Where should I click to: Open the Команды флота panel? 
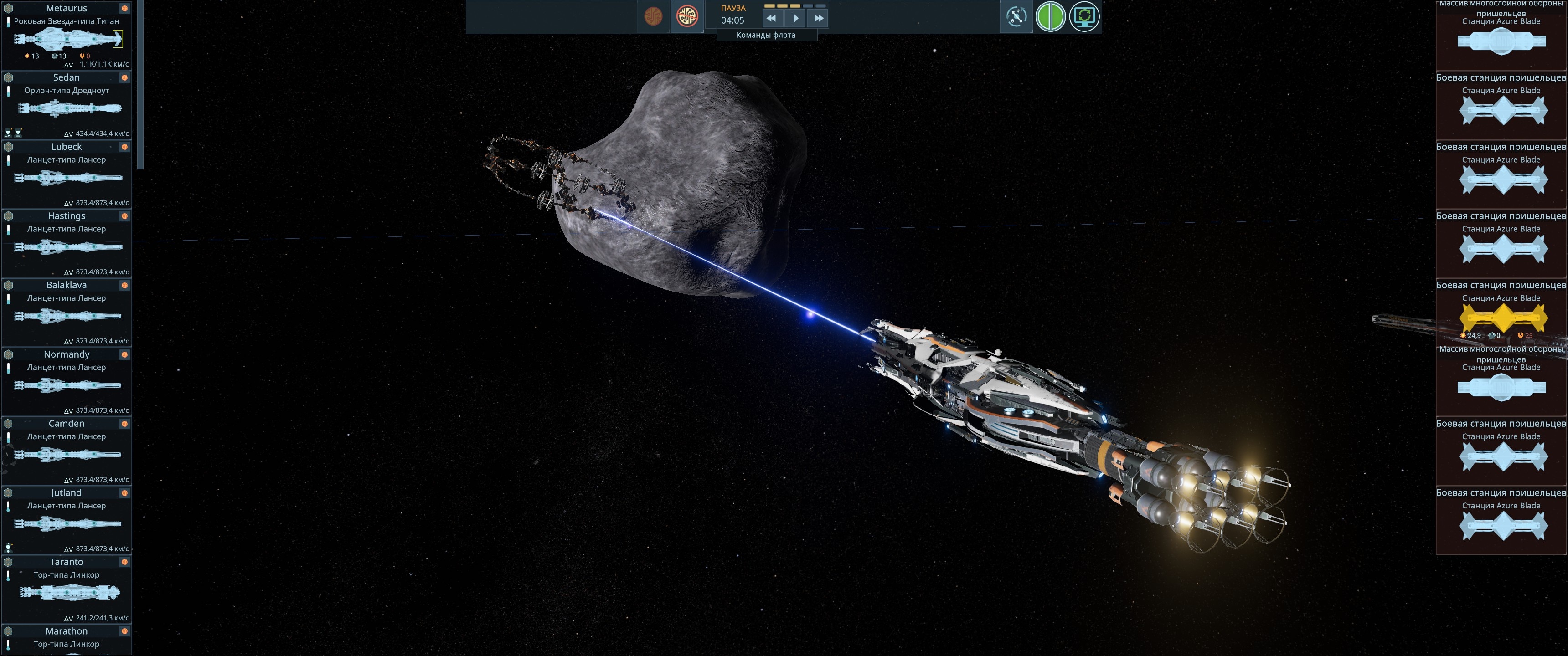(x=766, y=35)
